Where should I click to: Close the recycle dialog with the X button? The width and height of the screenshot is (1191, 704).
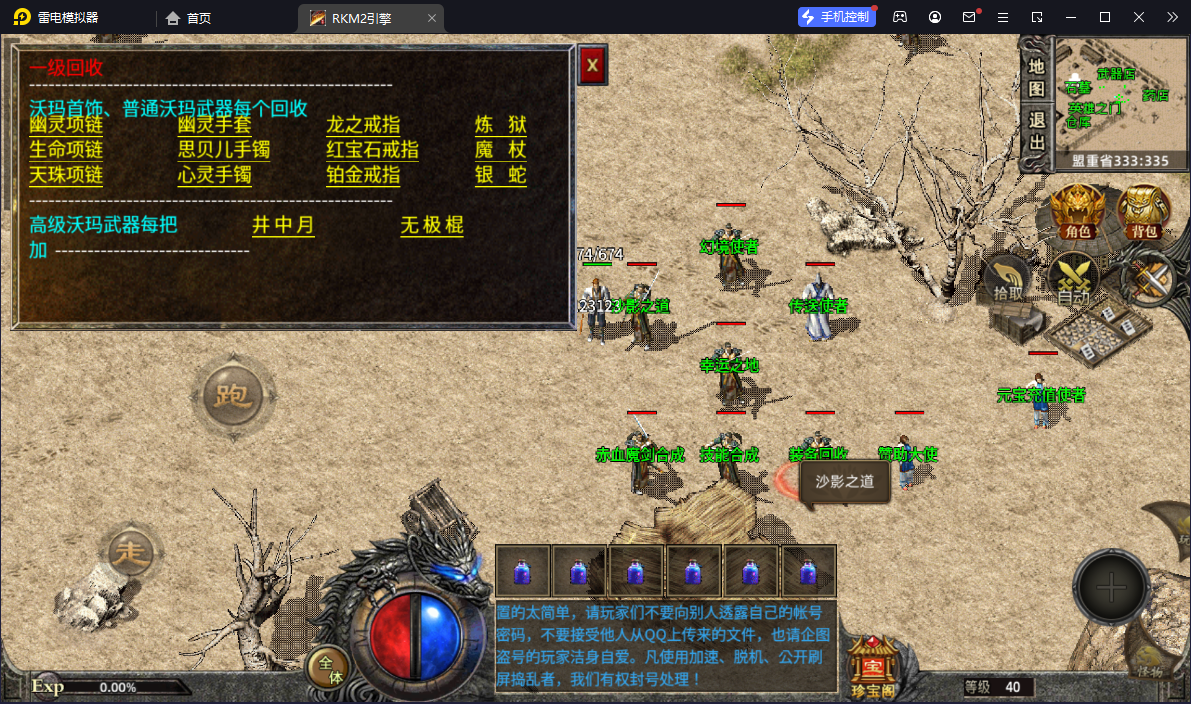593,66
